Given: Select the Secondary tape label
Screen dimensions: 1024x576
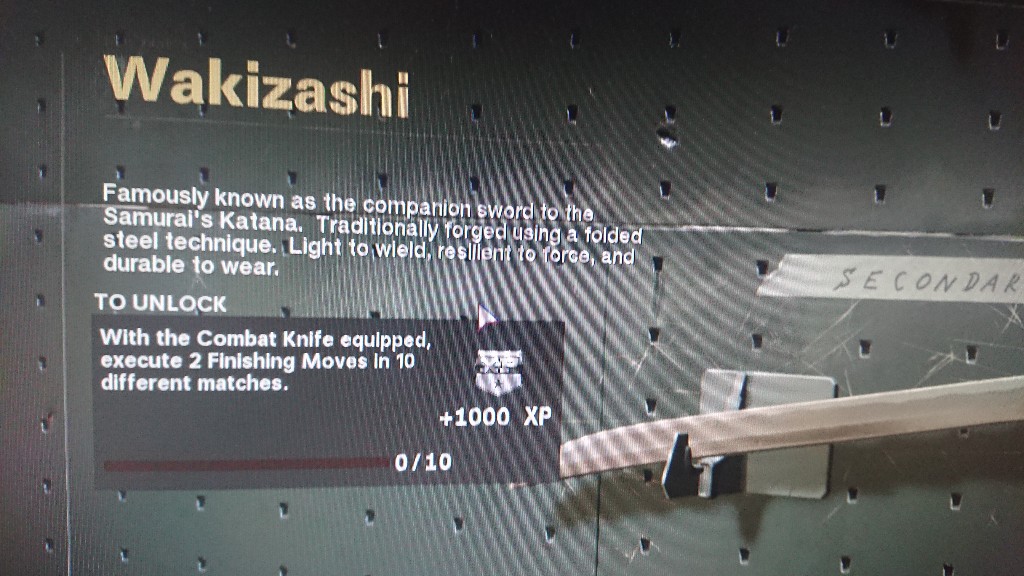Looking at the screenshot, I should tap(900, 280).
